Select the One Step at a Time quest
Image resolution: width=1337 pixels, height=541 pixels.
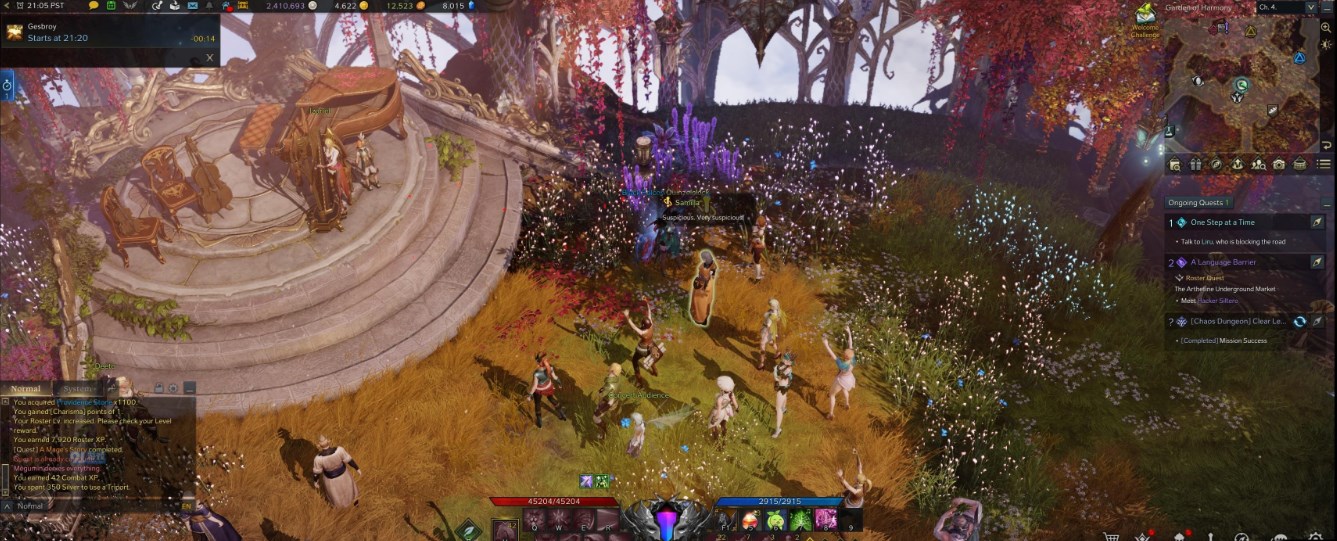(x=1222, y=222)
